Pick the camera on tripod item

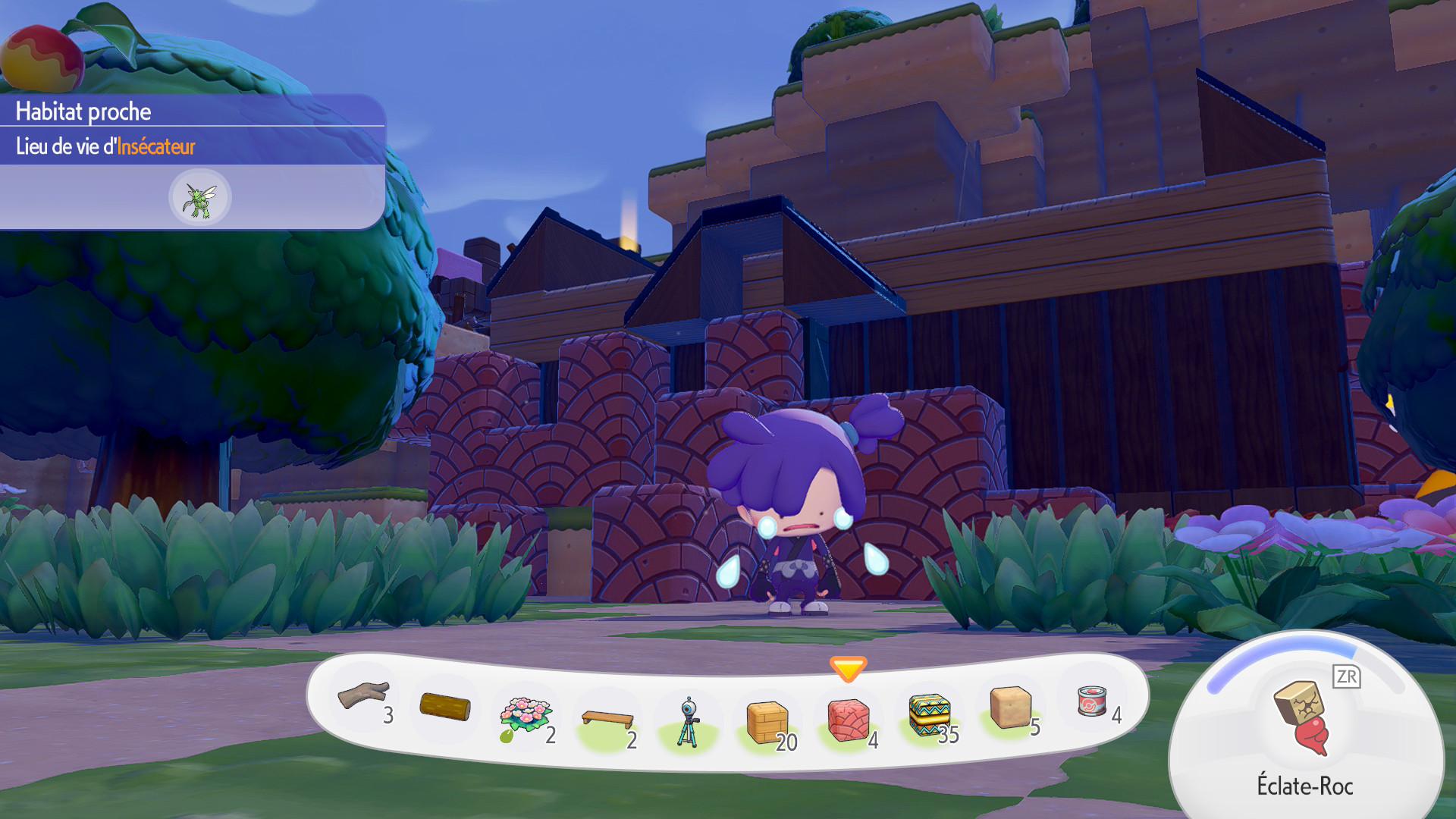[x=688, y=723]
